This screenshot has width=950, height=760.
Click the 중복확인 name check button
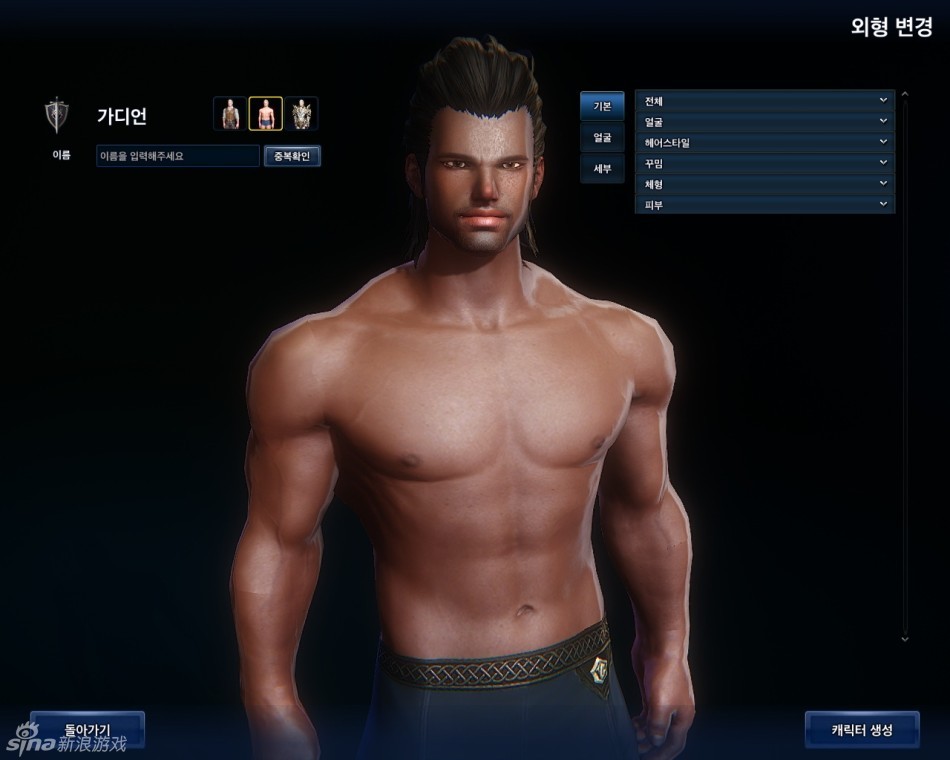[292, 156]
